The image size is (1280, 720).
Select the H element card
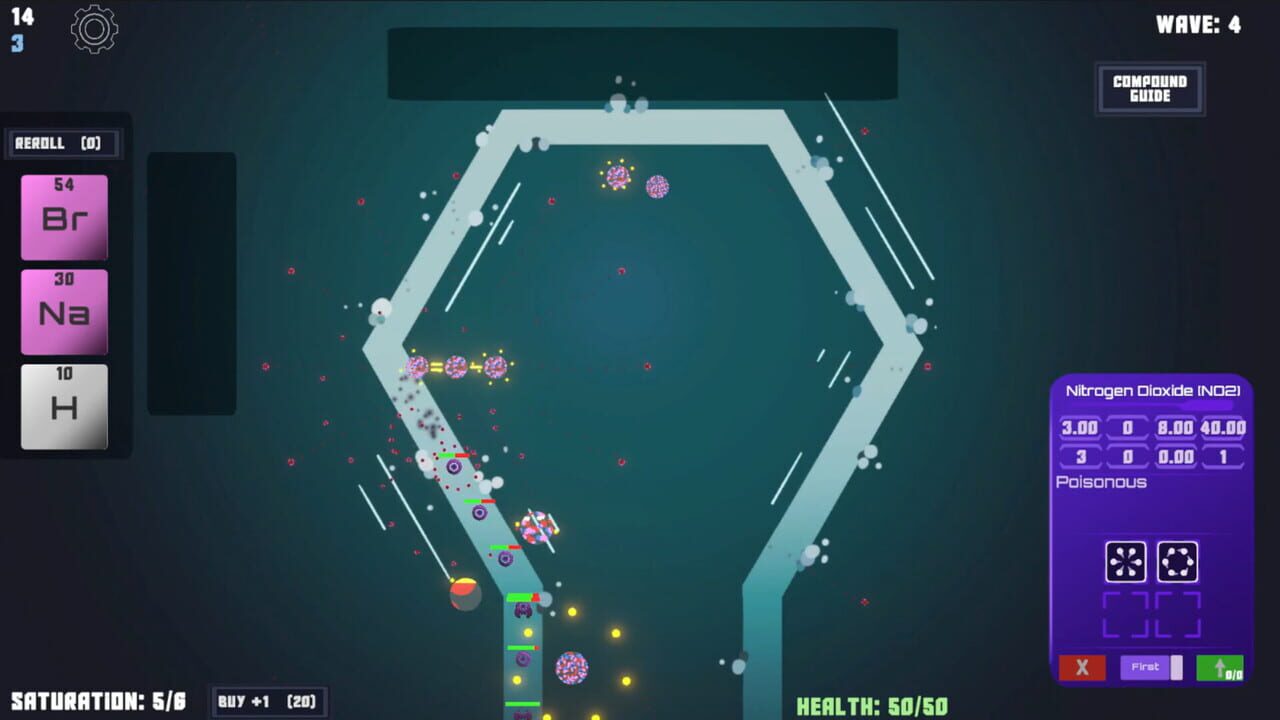(63, 407)
